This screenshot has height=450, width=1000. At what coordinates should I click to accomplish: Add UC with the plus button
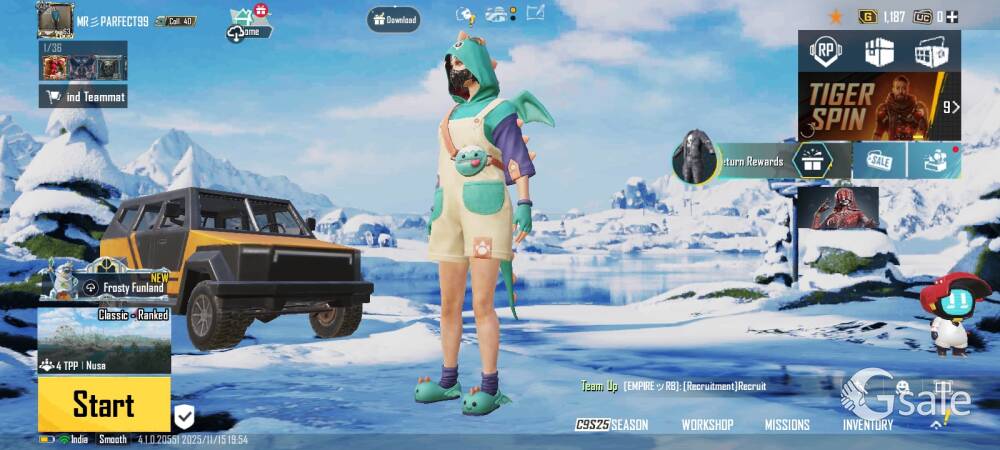pyautogui.click(x=952, y=16)
